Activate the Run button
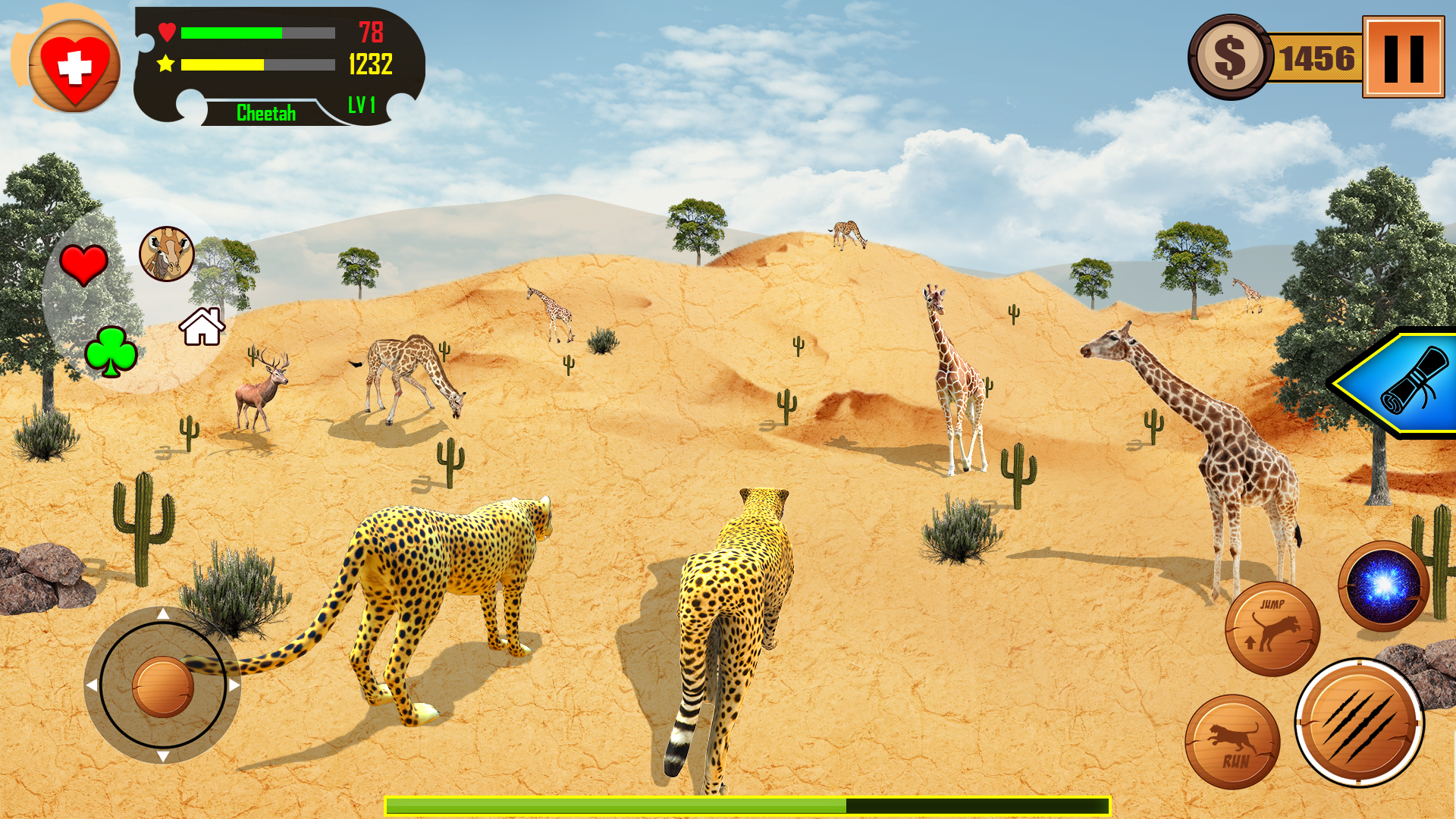 click(1232, 742)
